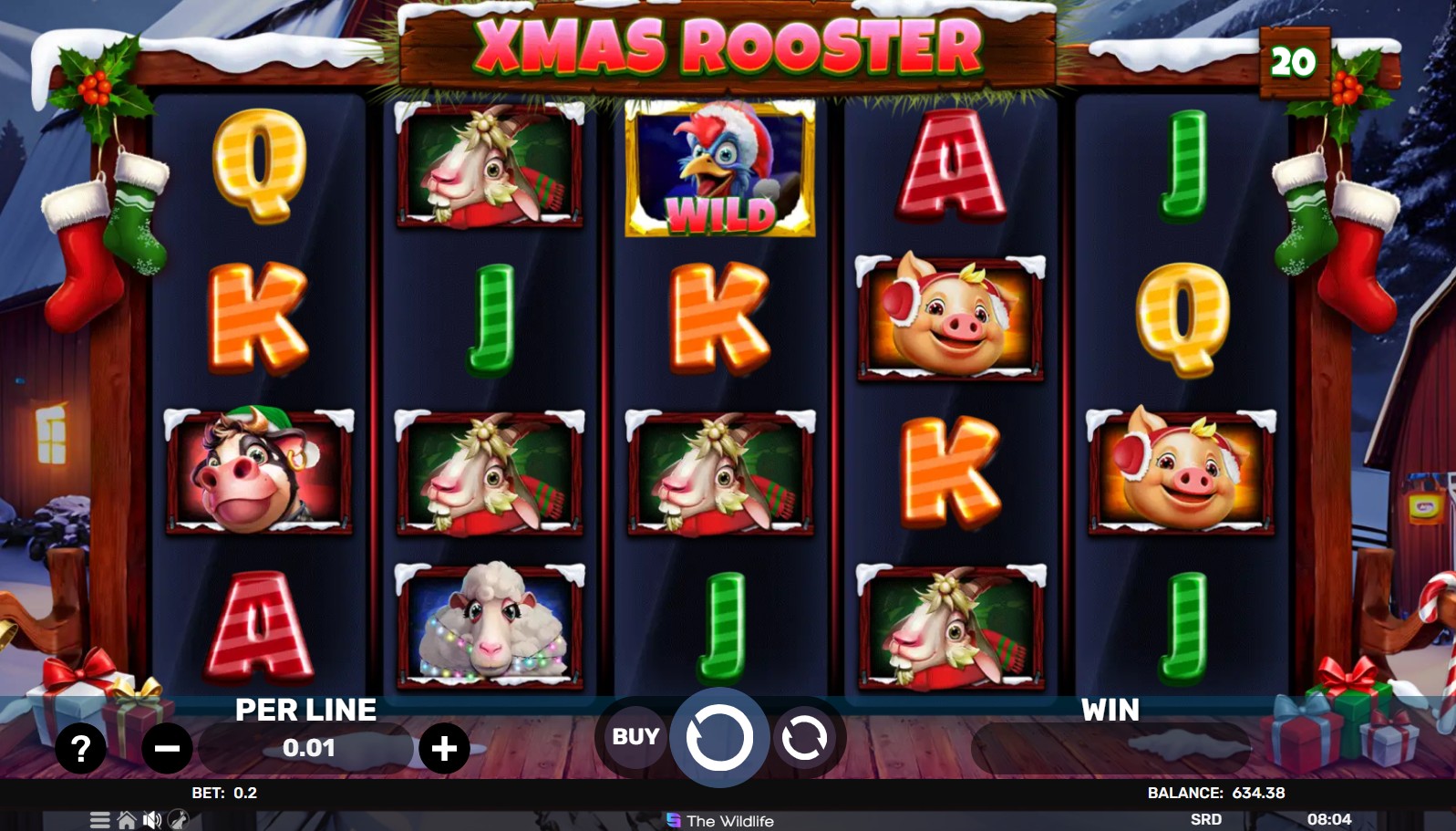This screenshot has height=831, width=1456.
Task: Decrease the per-line bet with the minus button
Action: pos(168,748)
